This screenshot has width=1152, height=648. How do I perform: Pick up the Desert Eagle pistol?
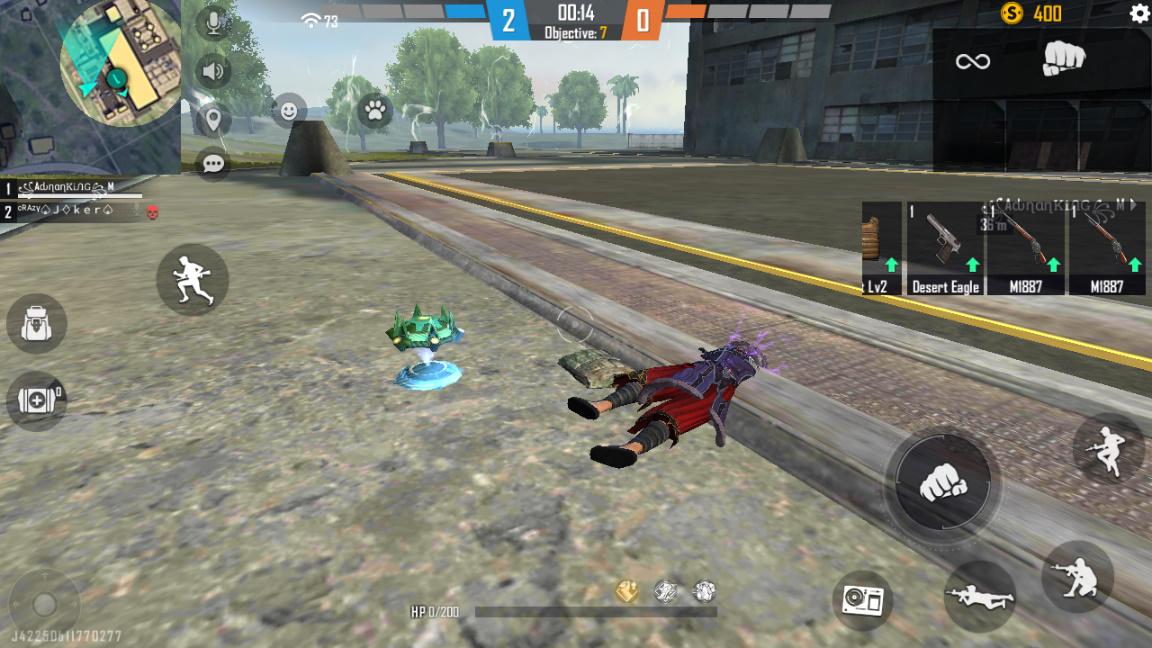tap(945, 250)
